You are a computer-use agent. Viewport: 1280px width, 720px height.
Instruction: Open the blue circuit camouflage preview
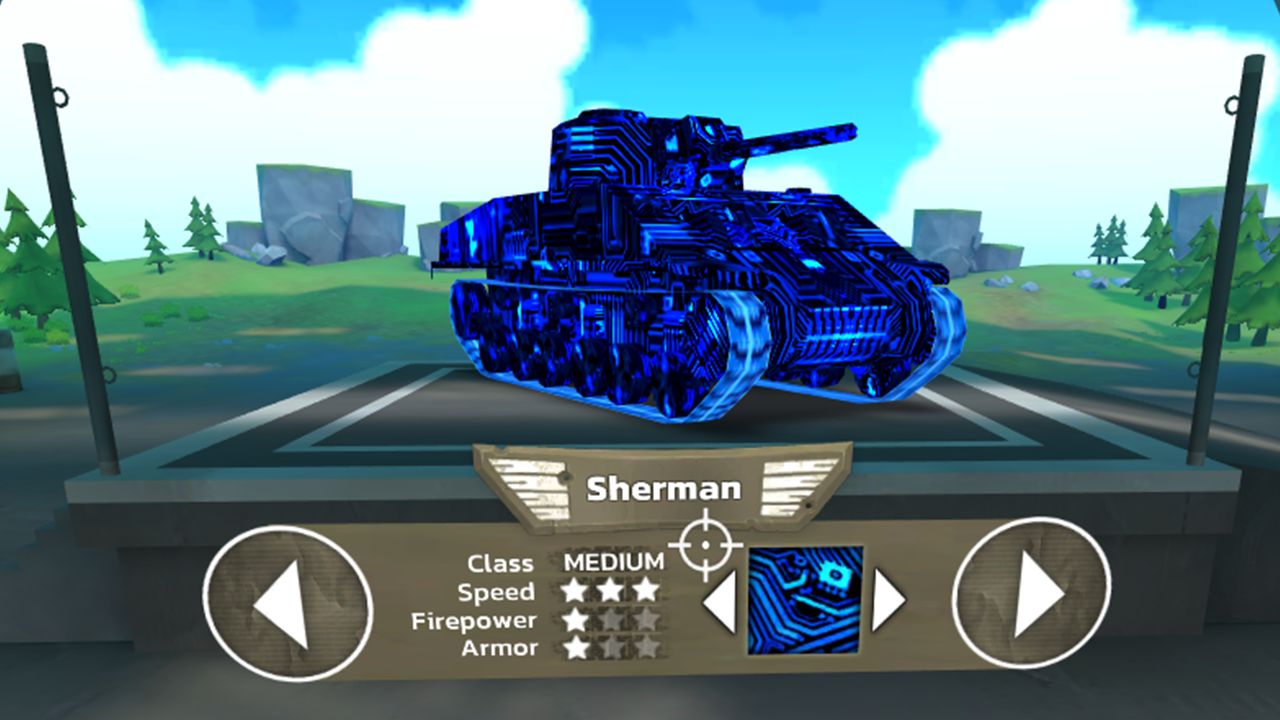(803, 601)
